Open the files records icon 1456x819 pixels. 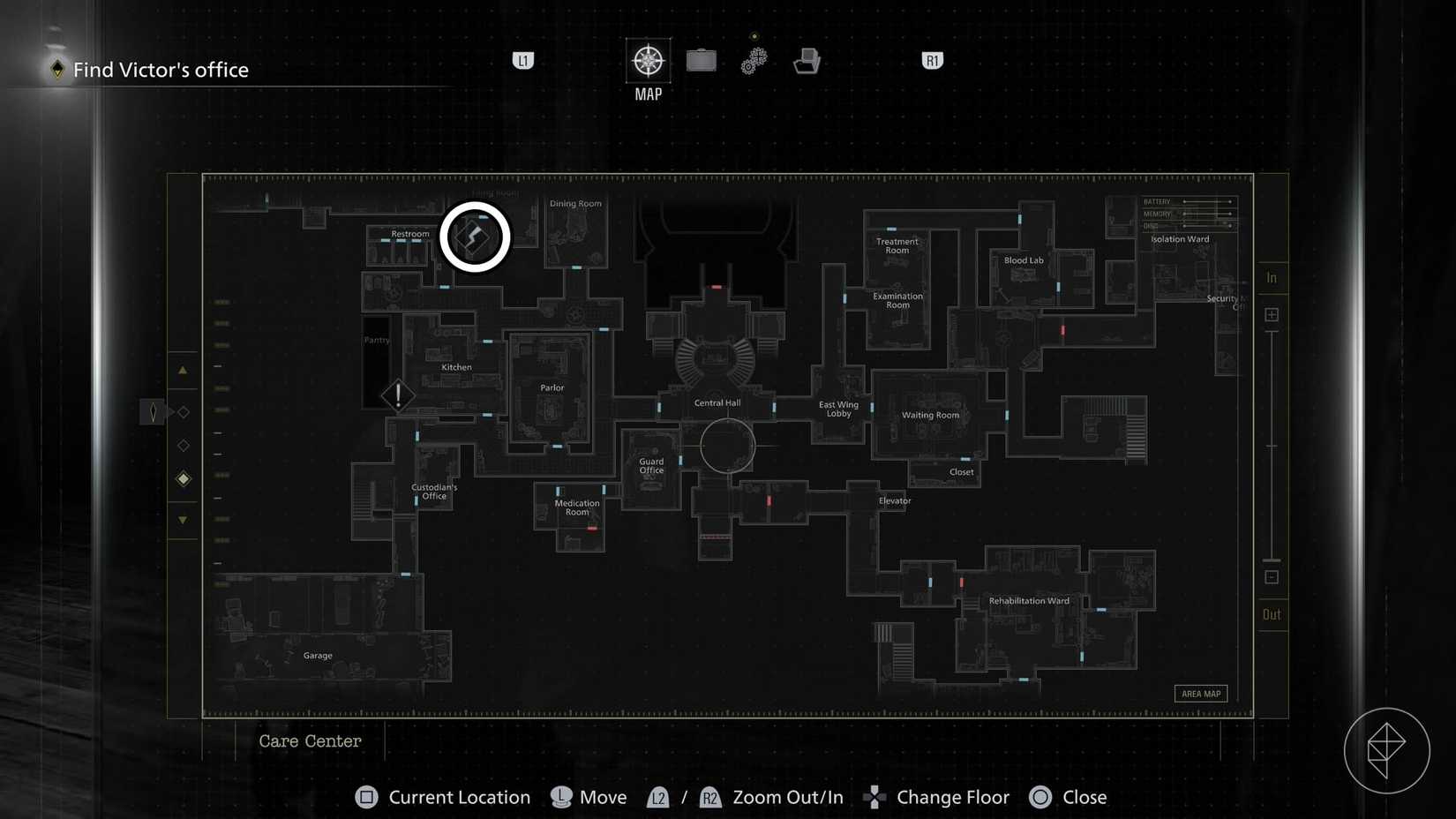(x=807, y=61)
